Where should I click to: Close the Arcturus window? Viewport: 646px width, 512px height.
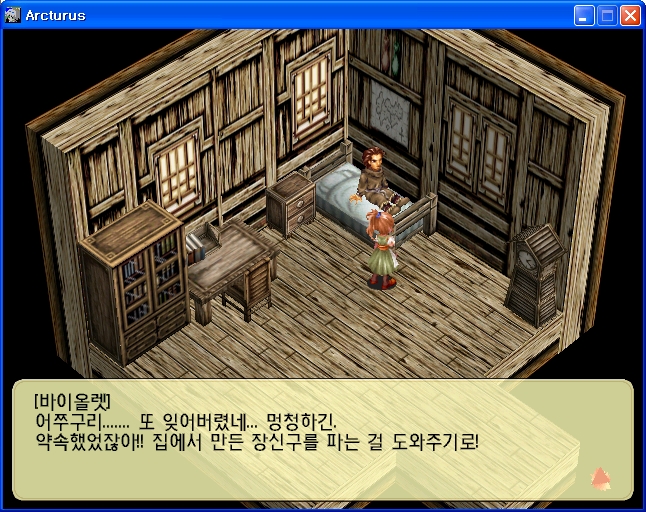(x=630, y=16)
